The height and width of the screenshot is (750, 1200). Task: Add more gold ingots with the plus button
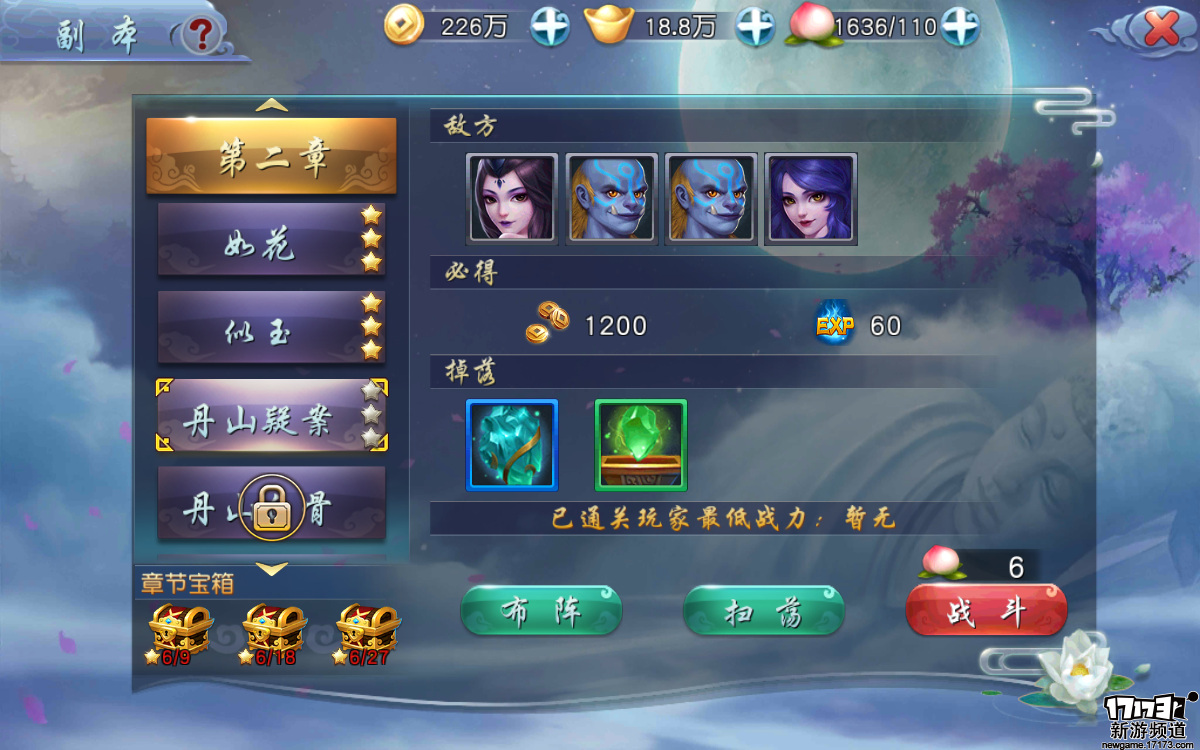pos(755,26)
